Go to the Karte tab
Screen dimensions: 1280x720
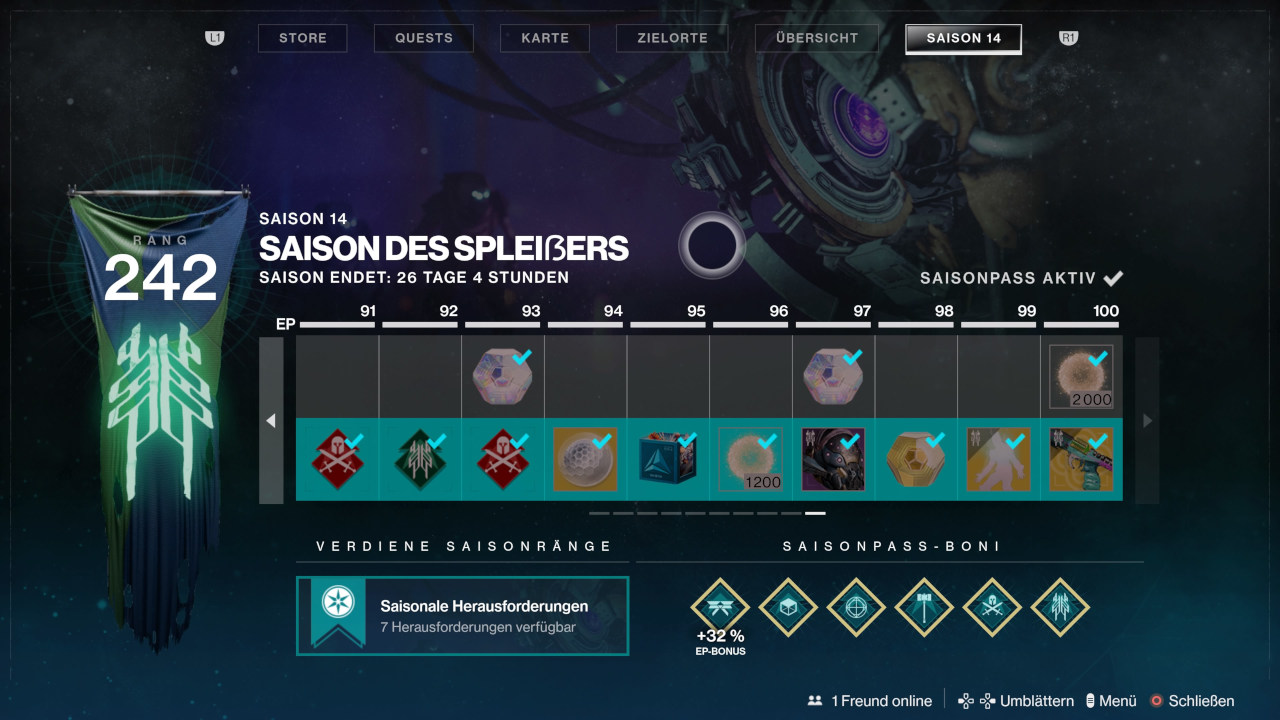tap(545, 38)
